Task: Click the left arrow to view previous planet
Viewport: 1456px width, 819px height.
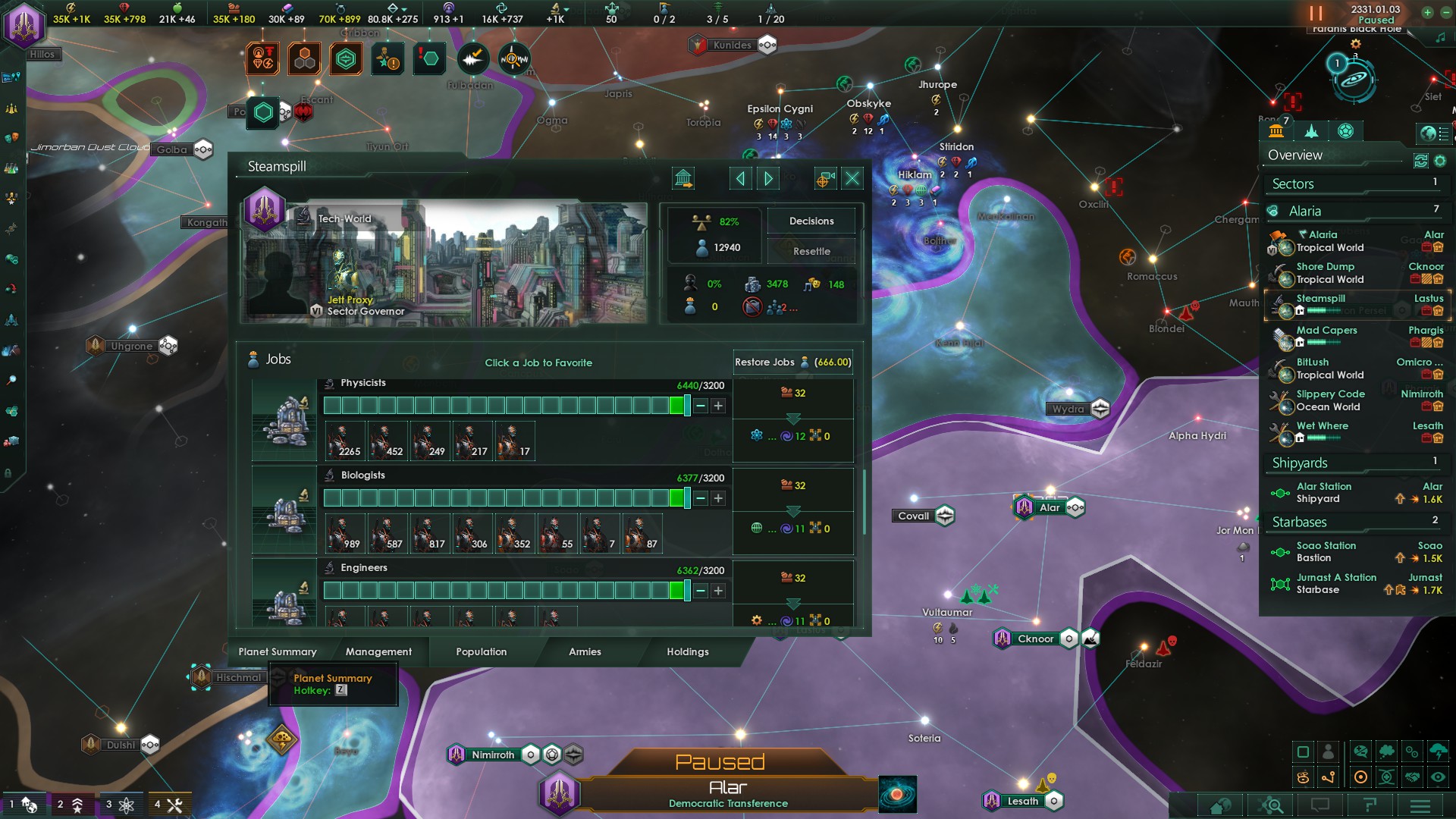Action: coord(739,178)
